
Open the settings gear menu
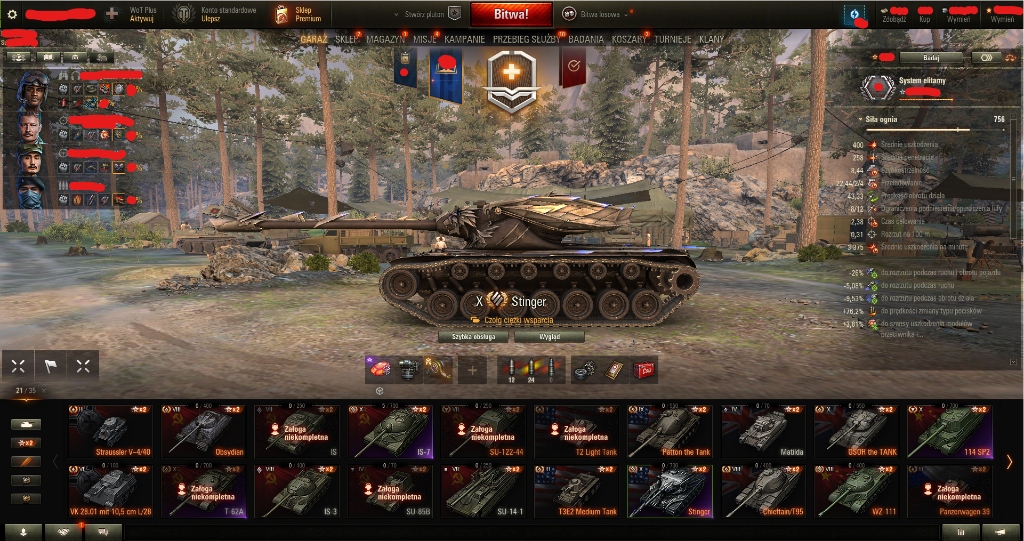(x=12, y=14)
